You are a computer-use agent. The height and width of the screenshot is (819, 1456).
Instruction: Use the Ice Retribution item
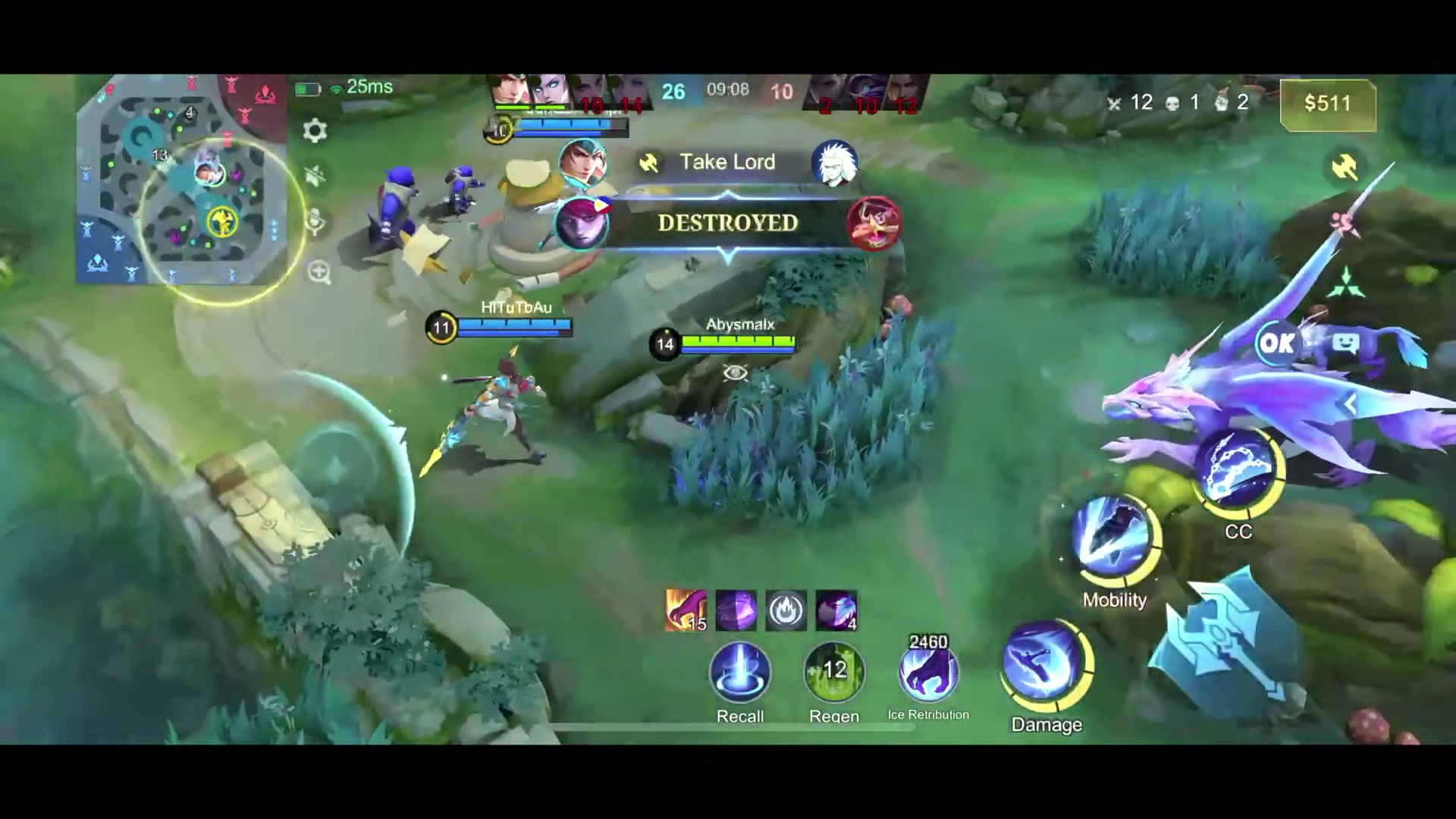point(929,675)
